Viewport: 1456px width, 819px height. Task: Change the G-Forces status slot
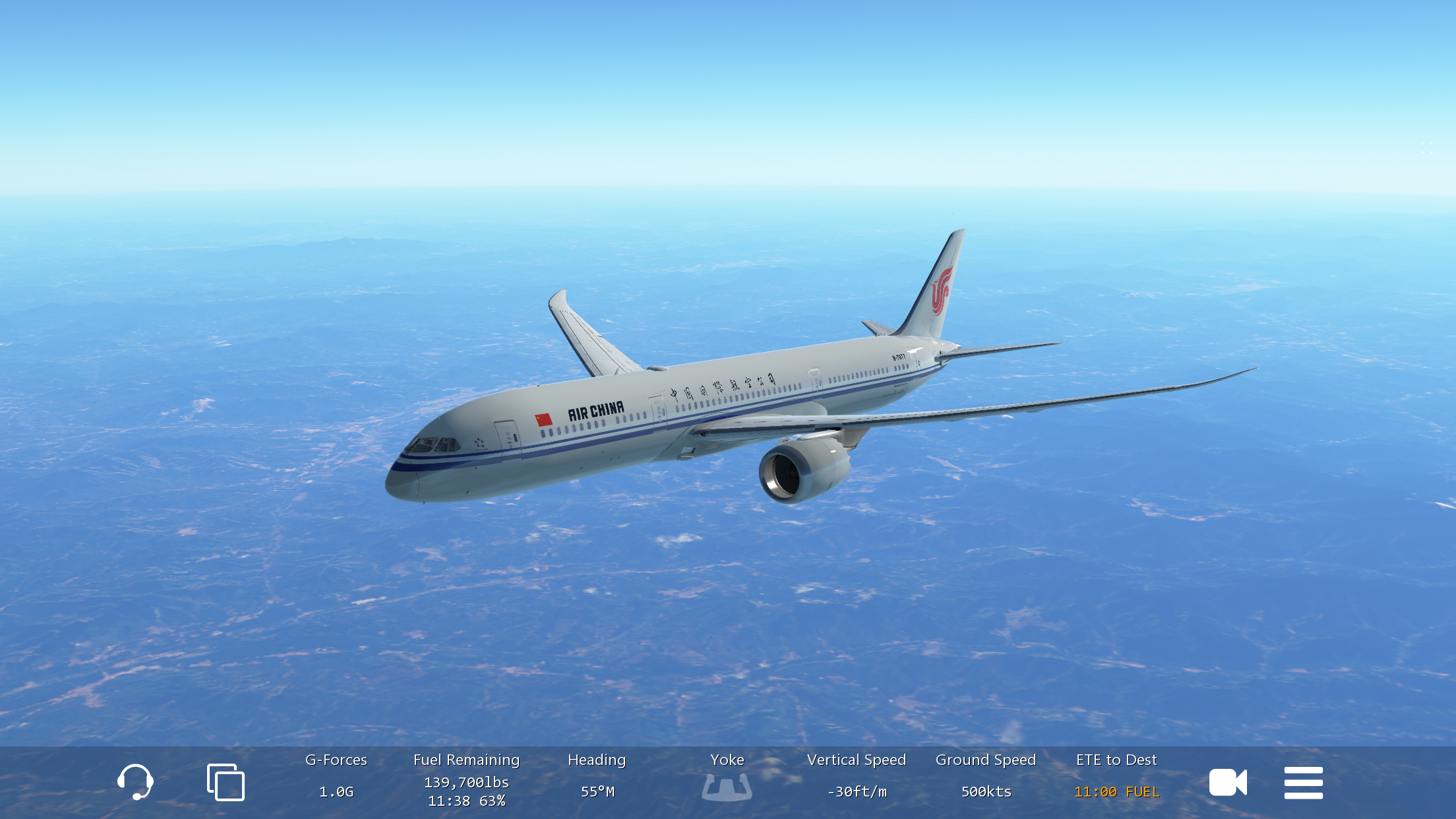coord(336,777)
